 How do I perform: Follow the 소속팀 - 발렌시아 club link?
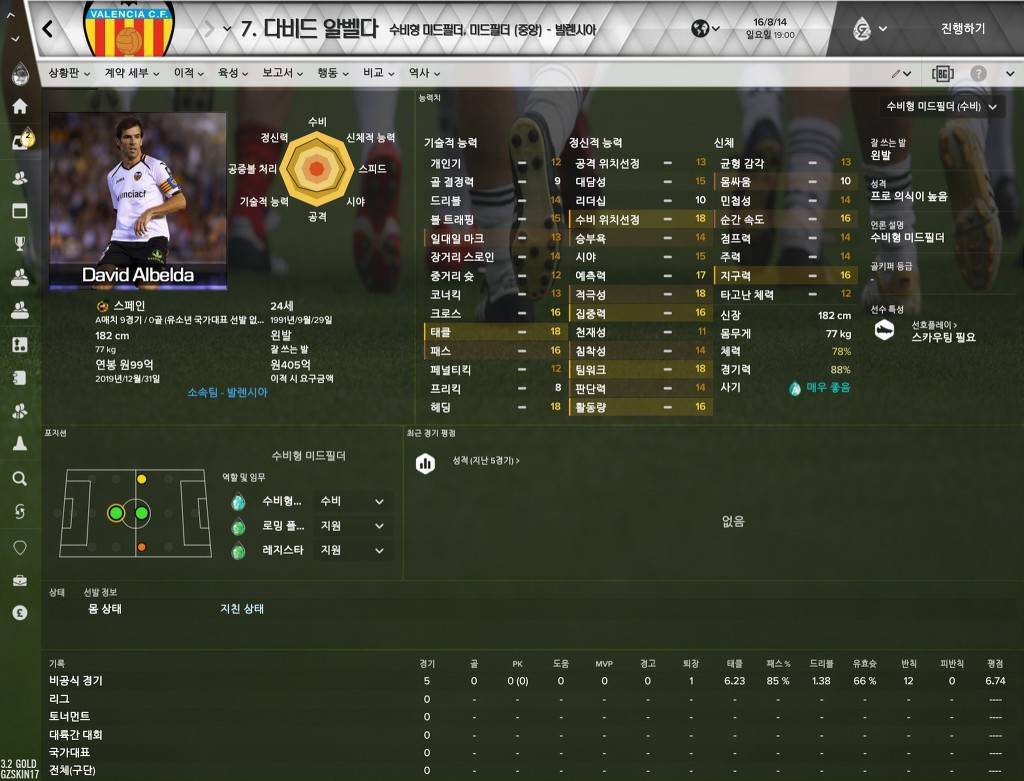pyautogui.click(x=227, y=392)
